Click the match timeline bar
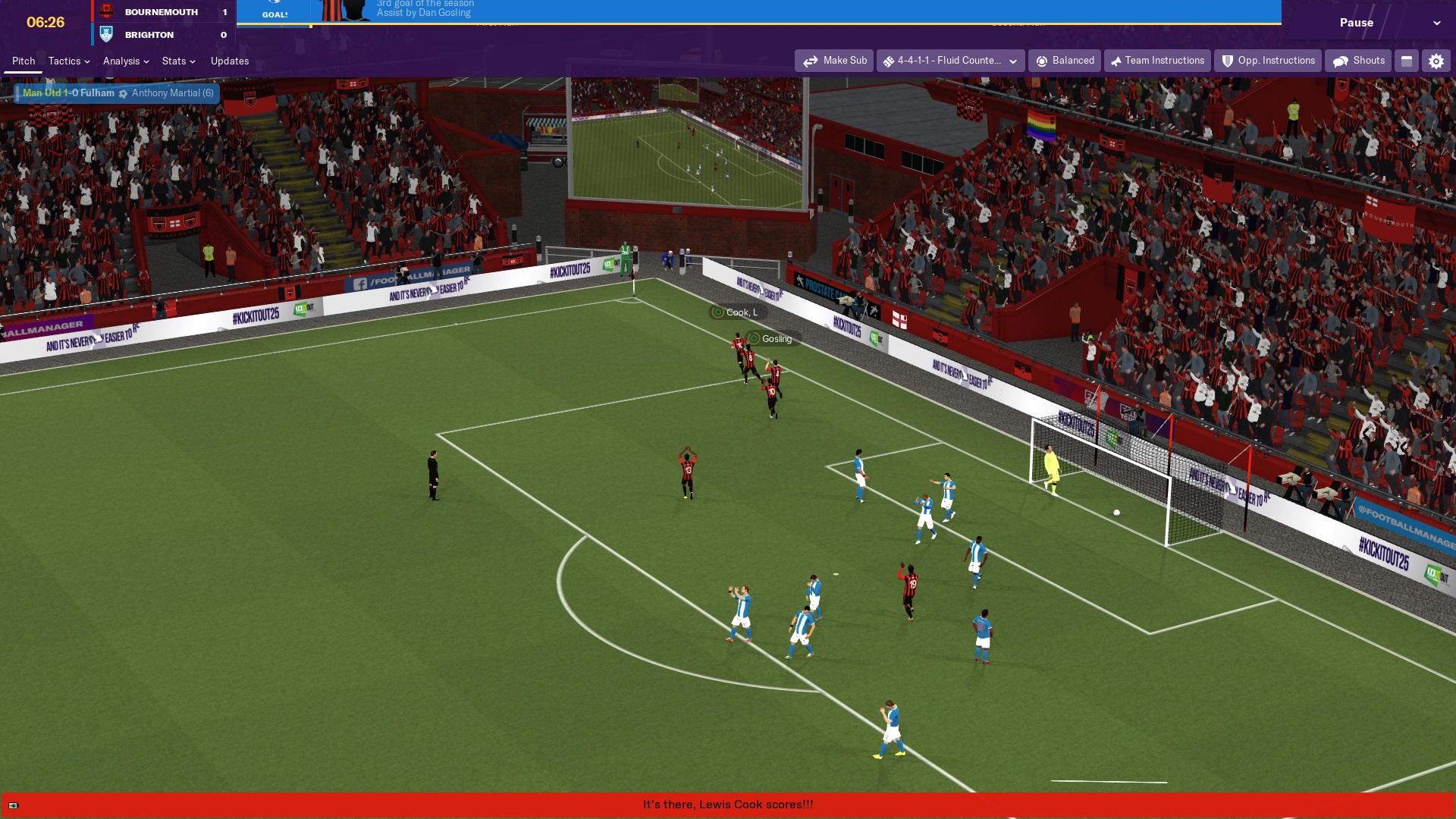1456x819 pixels. [758, 24]
